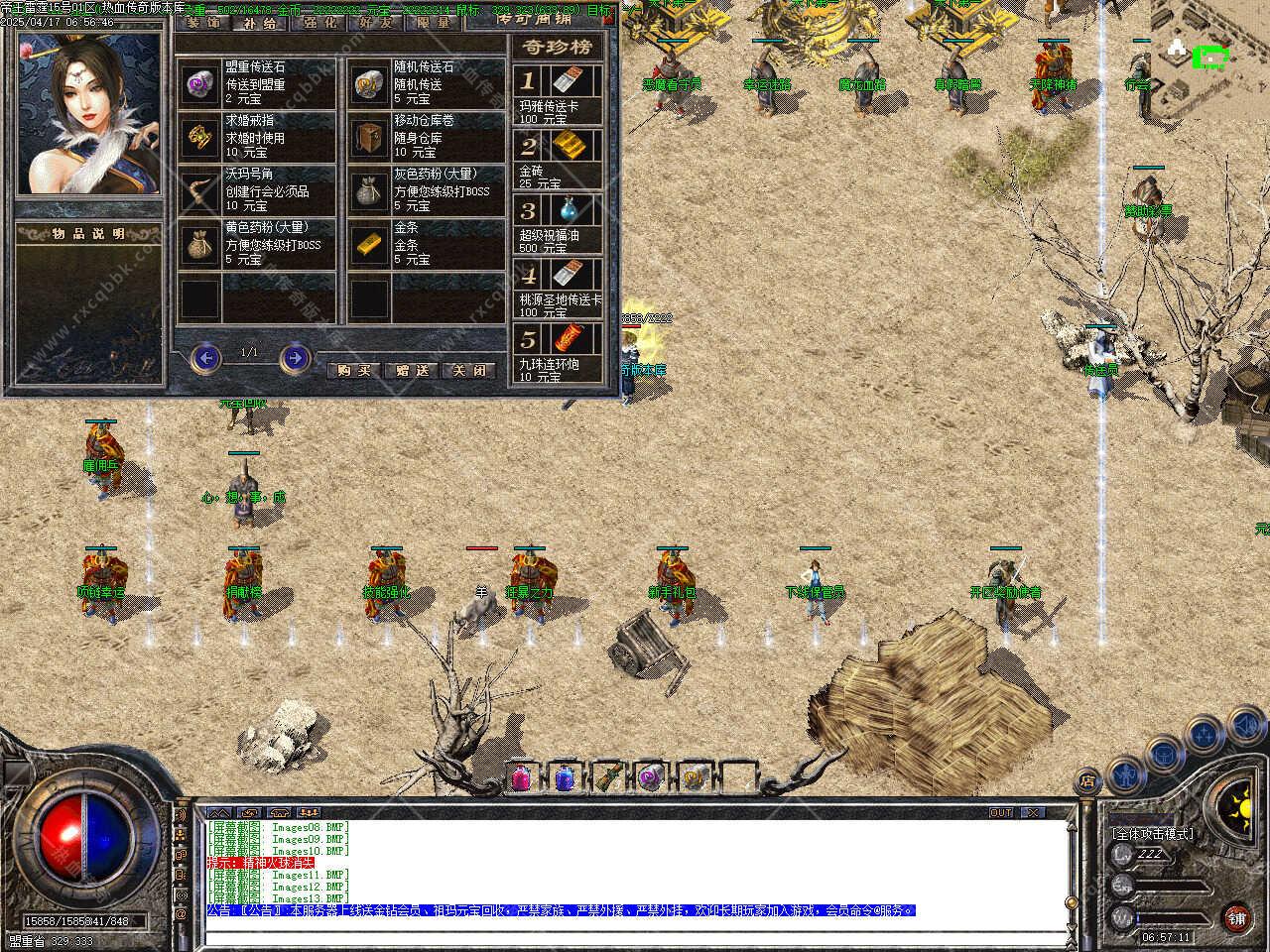Pick the 移动仓库卷 item

tap(427, 137)
